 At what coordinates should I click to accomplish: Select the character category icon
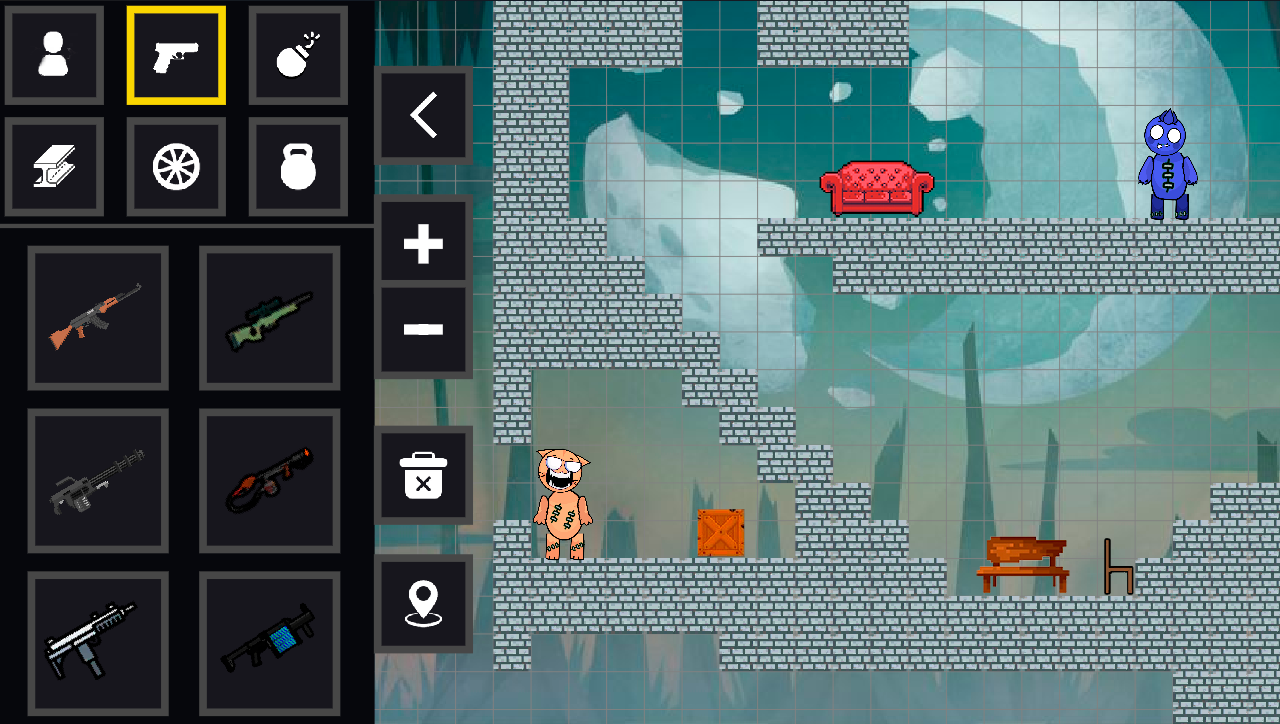click(x=54, y=55)
